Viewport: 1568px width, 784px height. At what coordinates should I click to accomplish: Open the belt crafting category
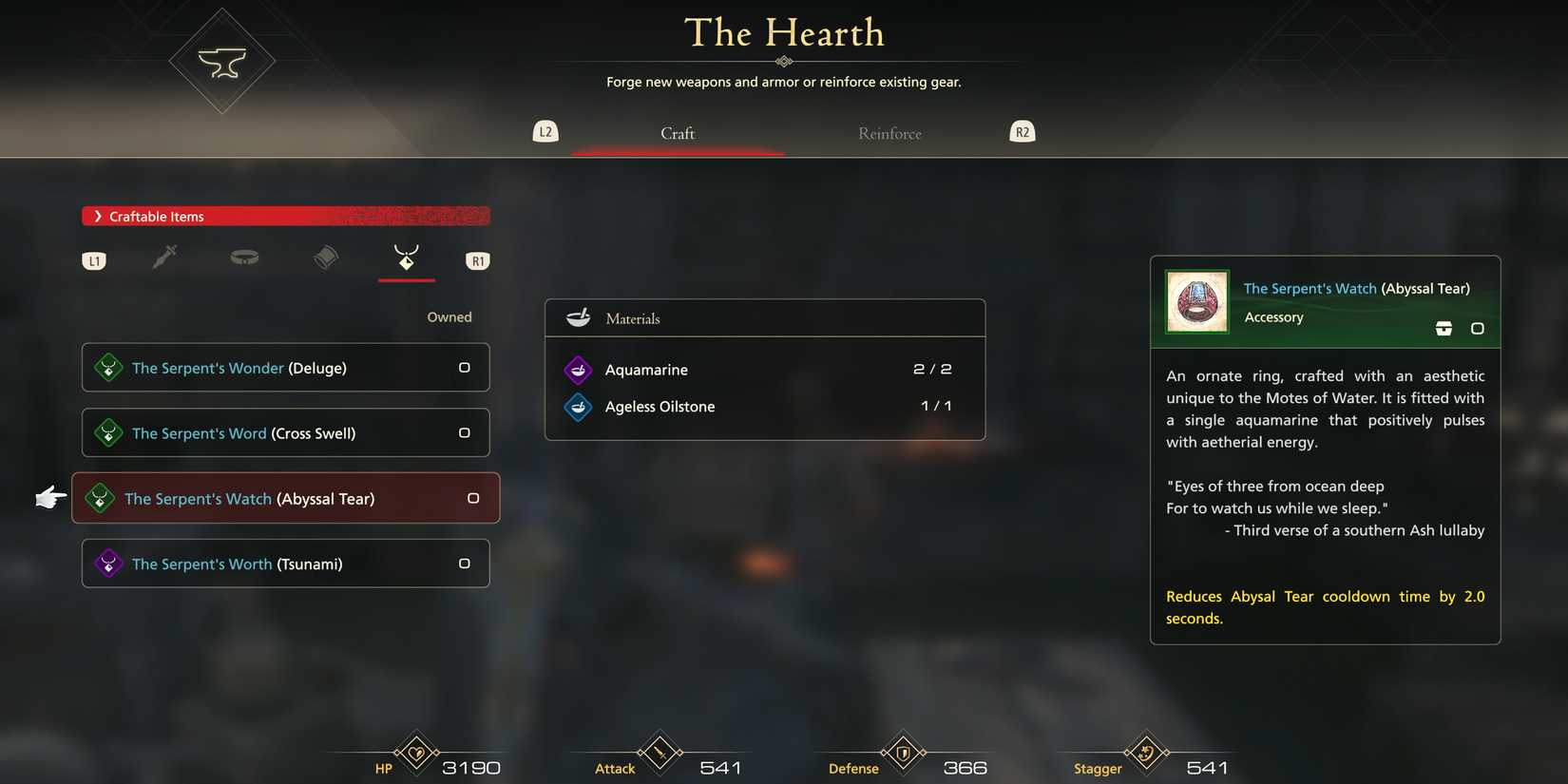tap(244, 257)
